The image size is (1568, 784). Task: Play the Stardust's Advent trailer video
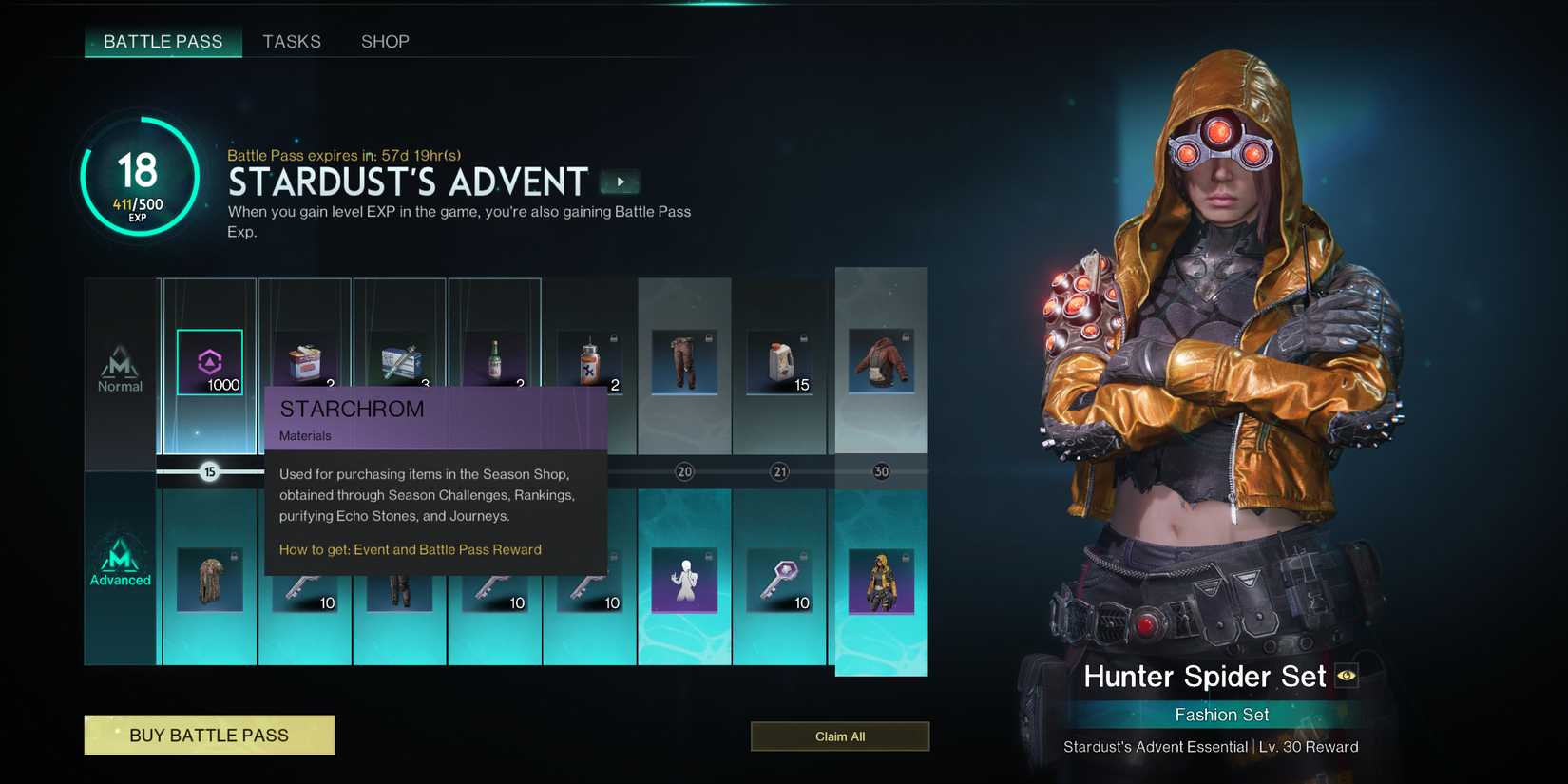[x=621, y=182]
